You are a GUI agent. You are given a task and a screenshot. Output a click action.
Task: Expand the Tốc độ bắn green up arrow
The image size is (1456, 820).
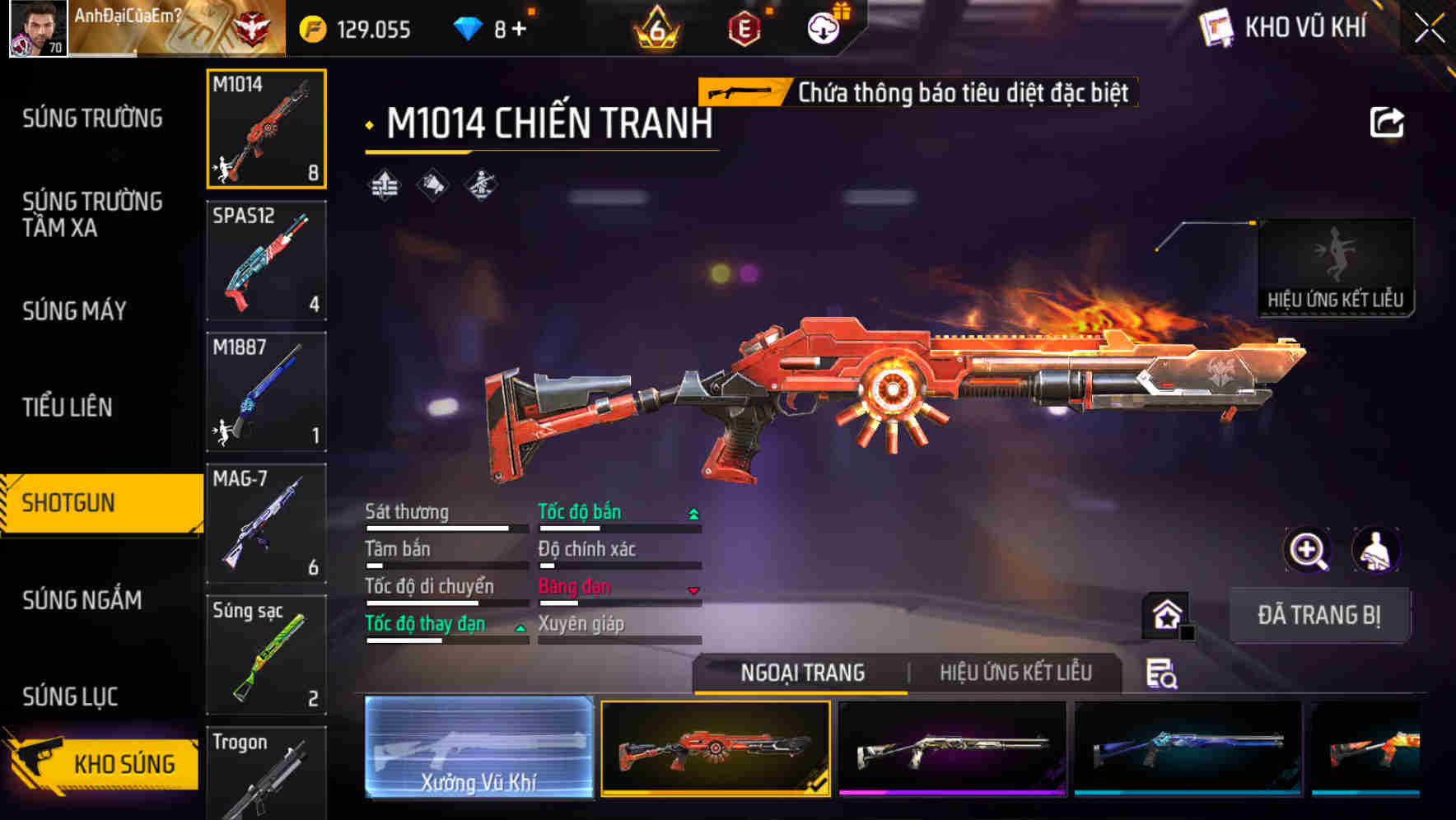point(694,512)
